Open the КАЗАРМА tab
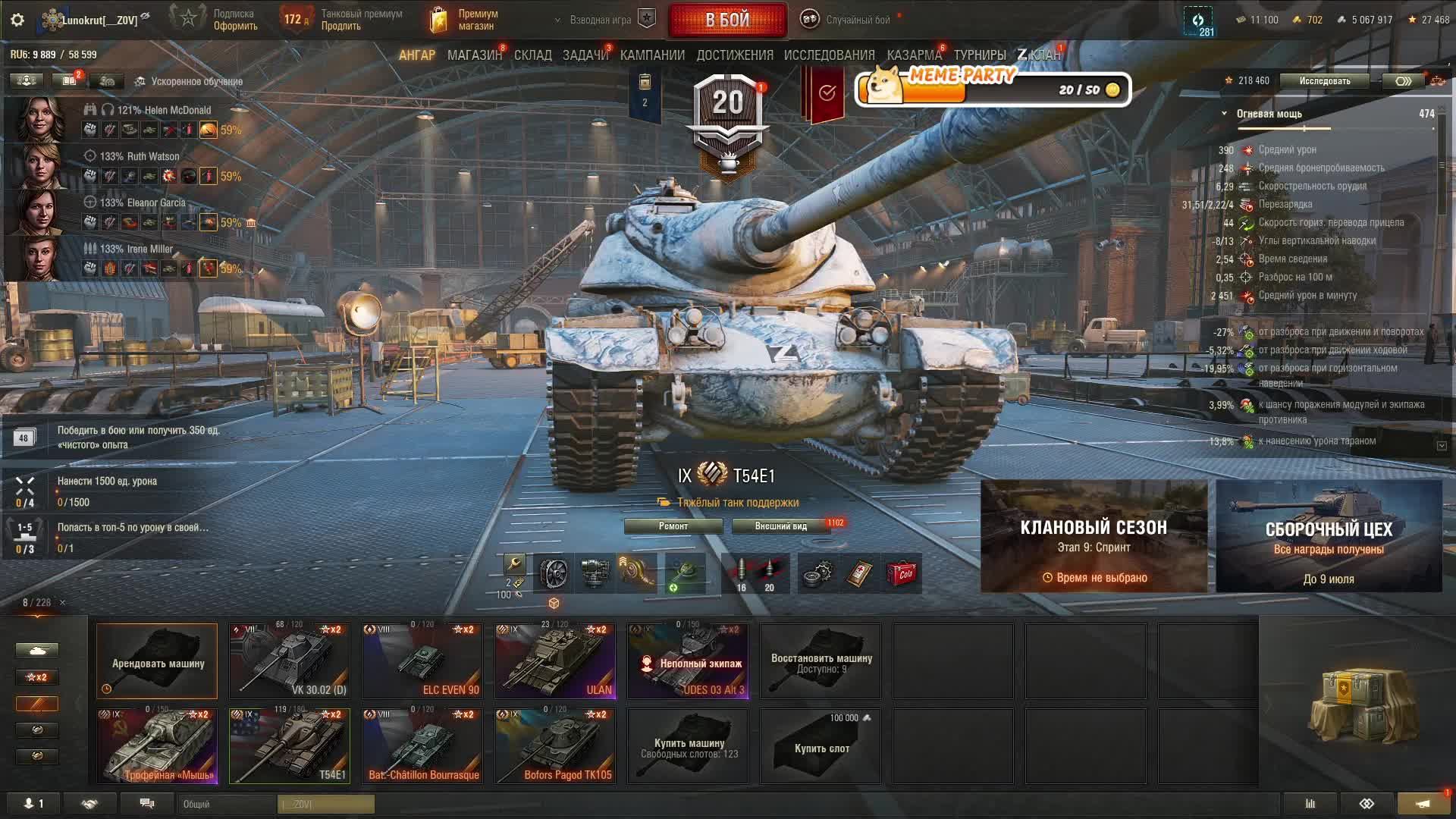 coord(914,55)
